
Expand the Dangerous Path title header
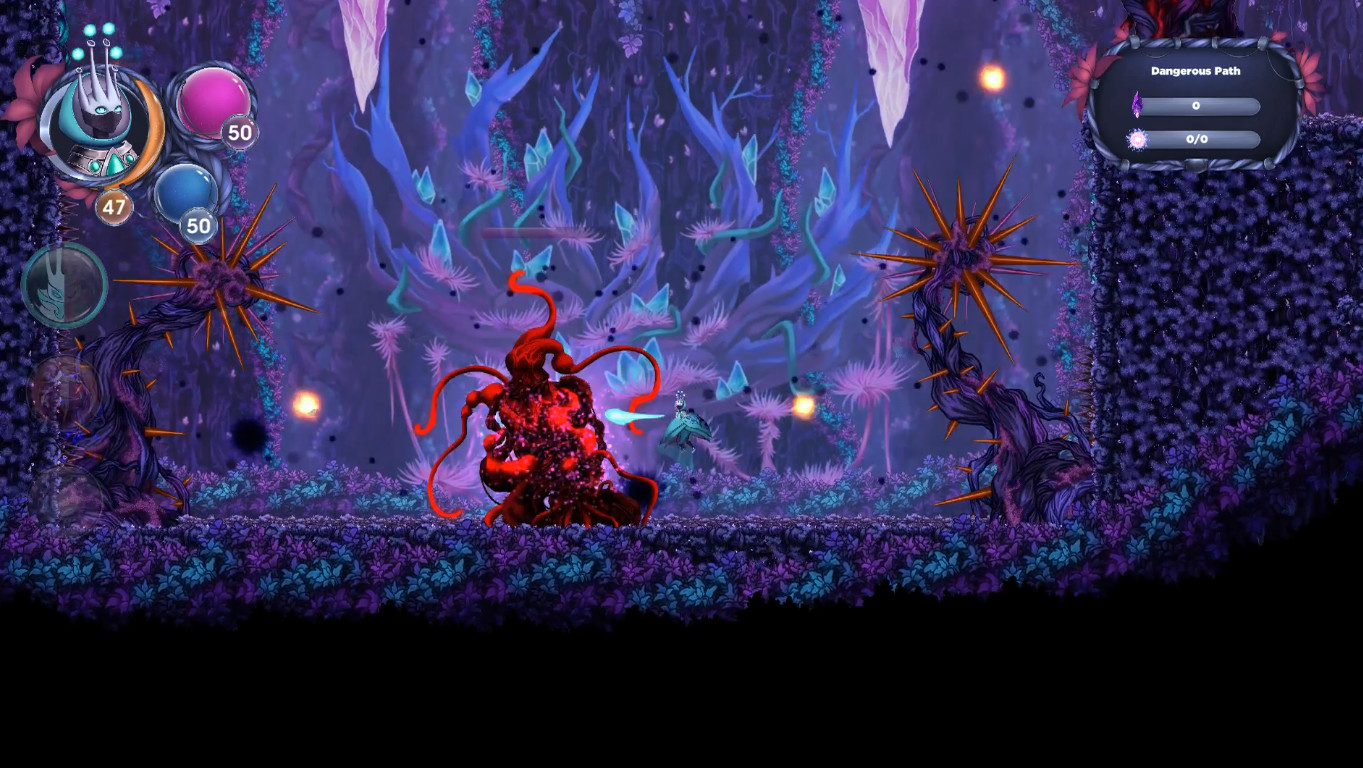[1196, 71]
